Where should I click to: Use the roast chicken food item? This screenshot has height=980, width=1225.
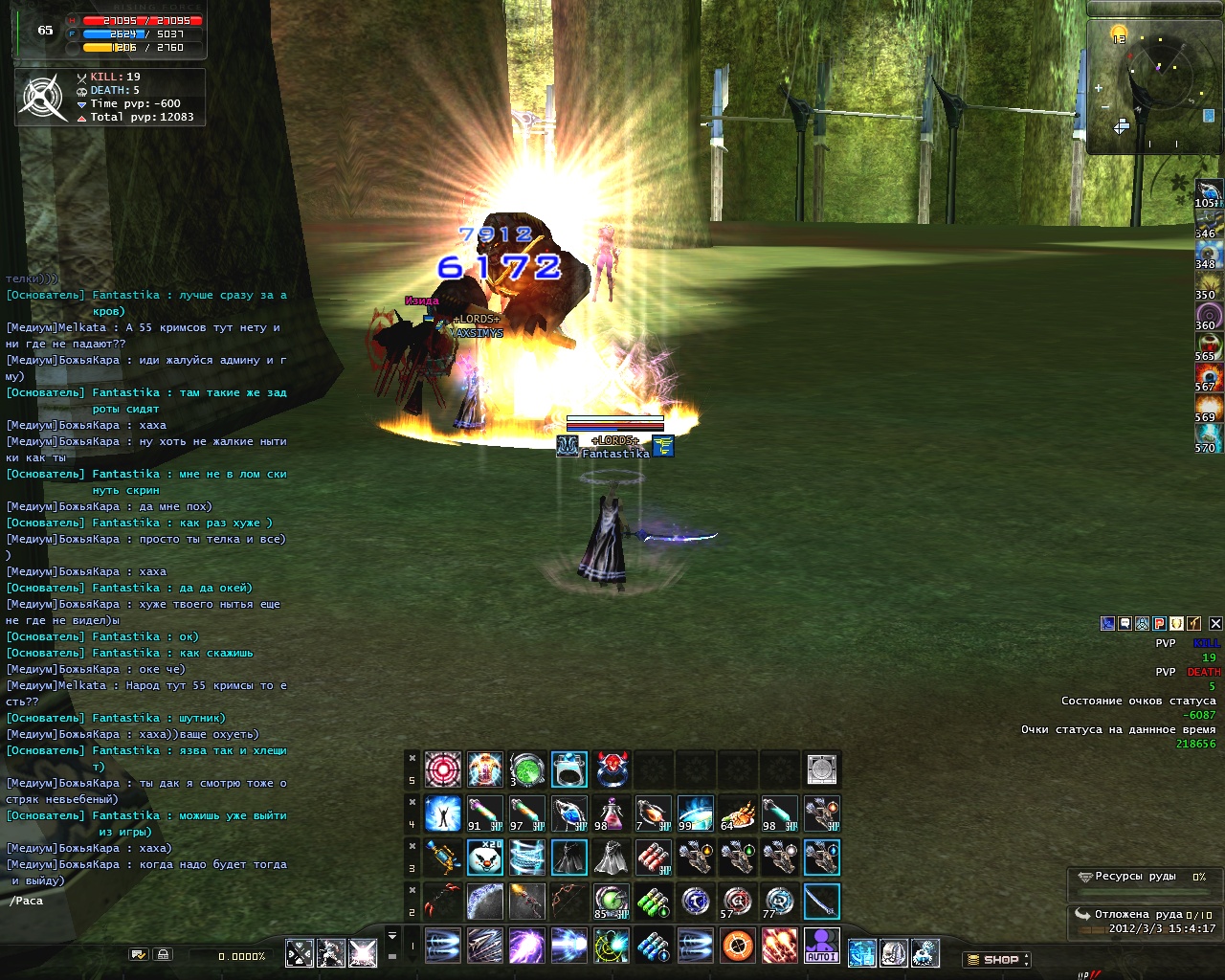pos(738,813)
